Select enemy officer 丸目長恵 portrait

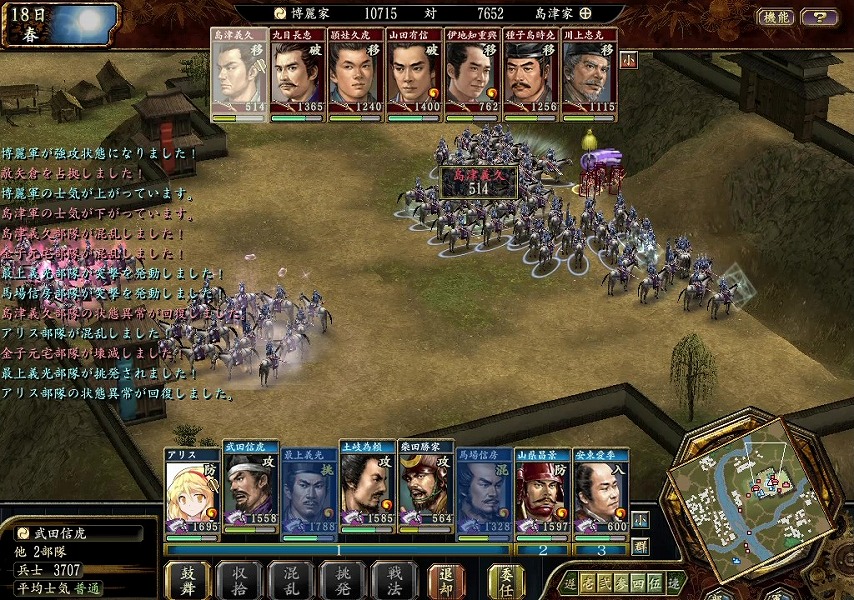point(297,77)
